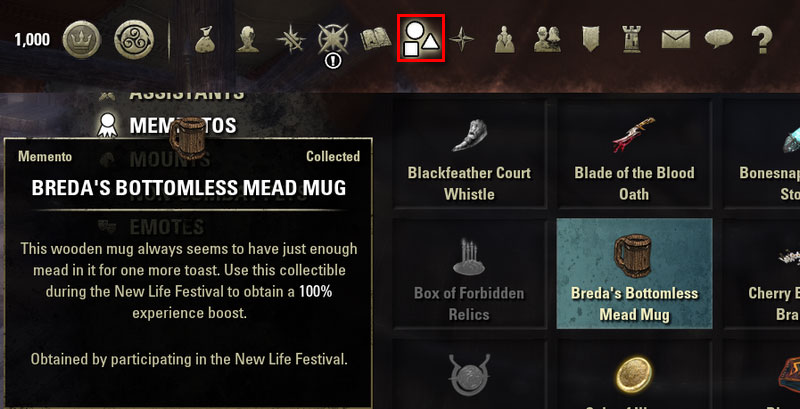Open the journal book icon

[376, 40]
